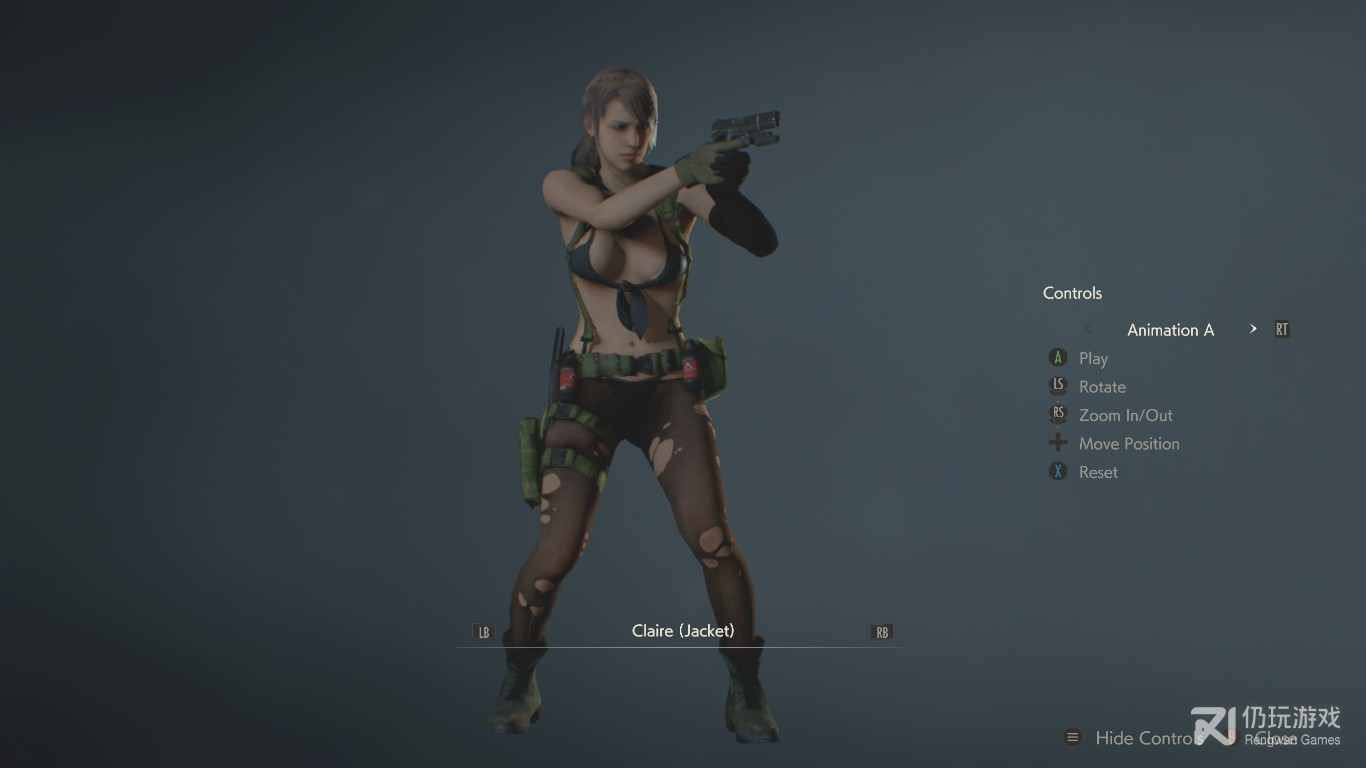Advance to the next animation using the right arrow
The image size is (1366, 768).
[x=1253, y=329]
